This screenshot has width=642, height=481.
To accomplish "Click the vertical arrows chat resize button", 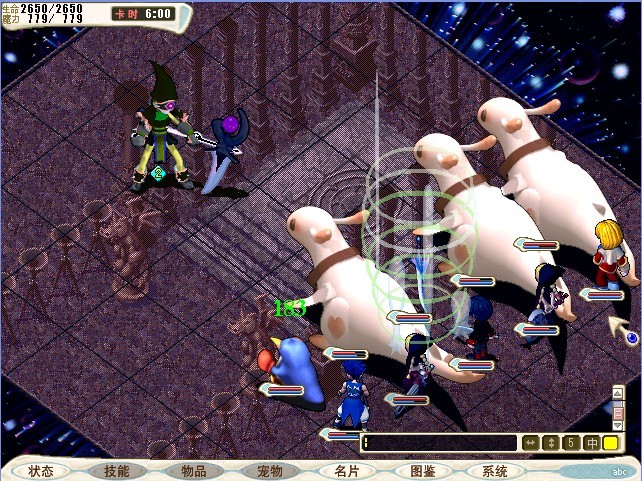I will (x=550, y=442).
